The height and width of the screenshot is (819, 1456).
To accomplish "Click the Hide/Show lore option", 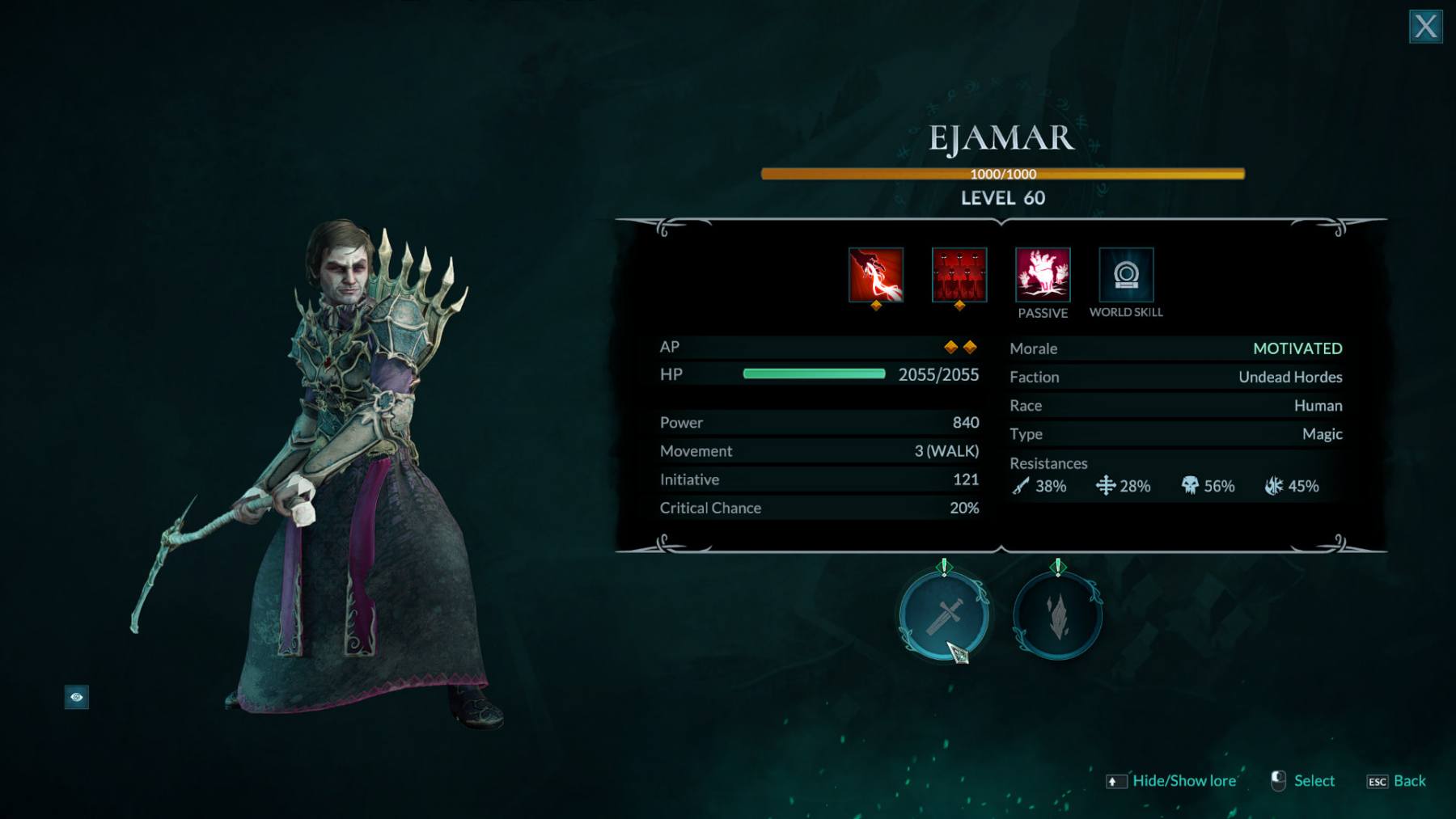I will [1183, 781].
